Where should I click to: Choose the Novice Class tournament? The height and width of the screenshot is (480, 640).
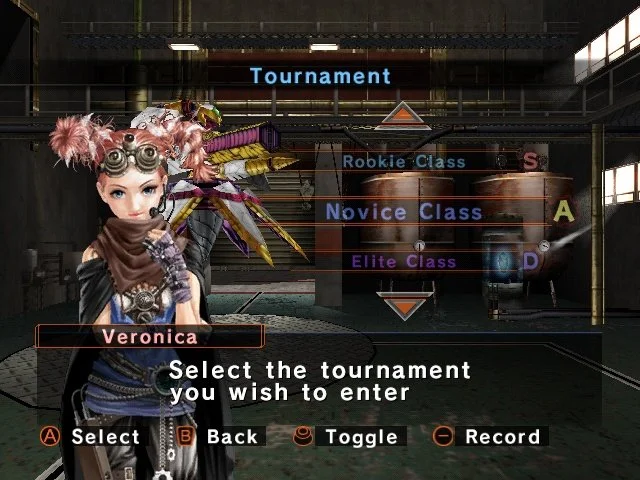(x=404, y=212)
